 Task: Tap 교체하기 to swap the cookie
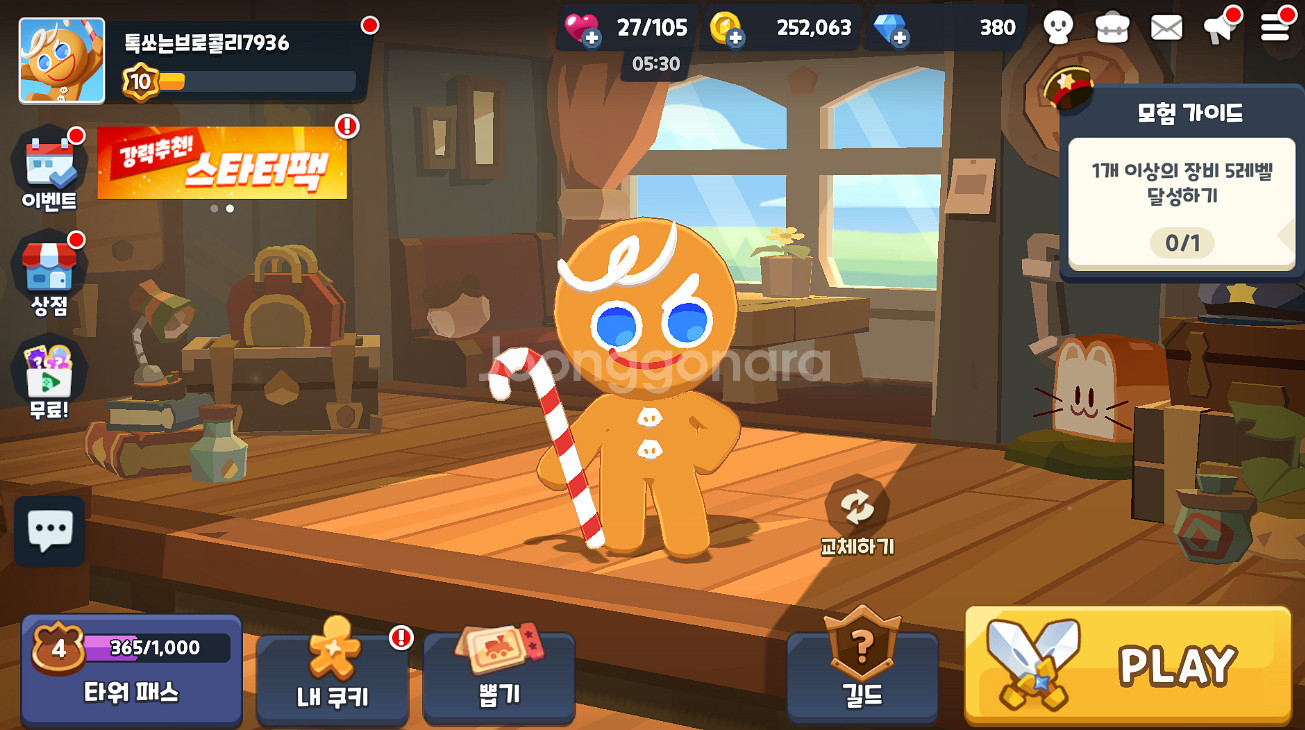coord(857,517)
